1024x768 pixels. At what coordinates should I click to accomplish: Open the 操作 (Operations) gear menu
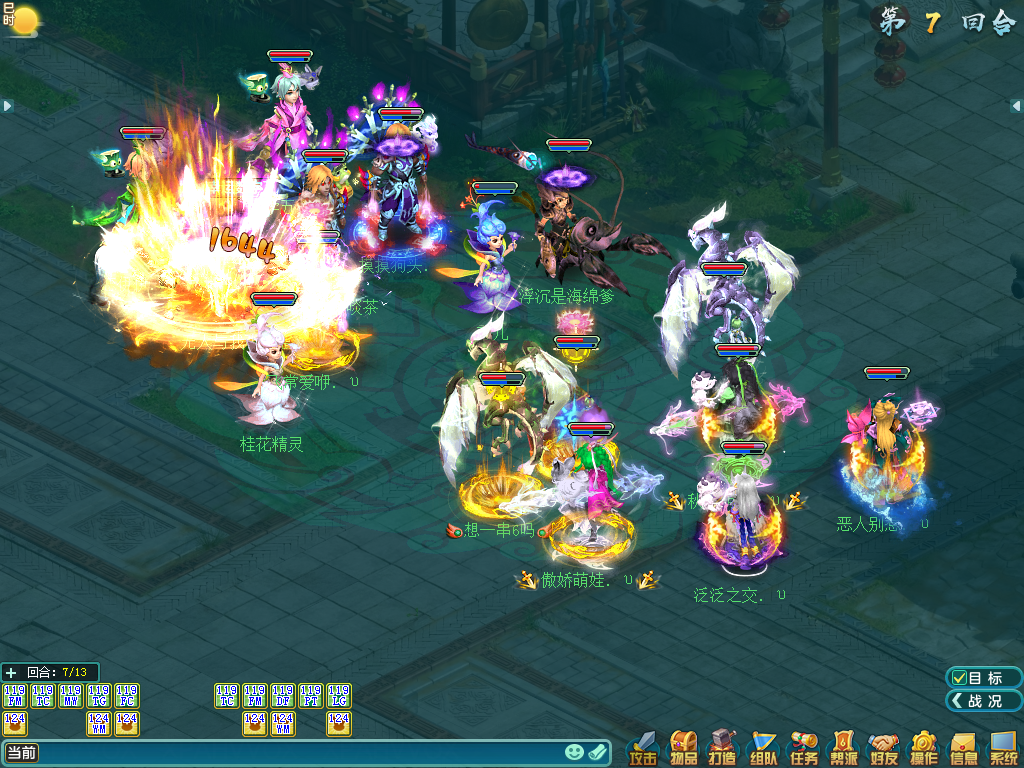point(923,748)
